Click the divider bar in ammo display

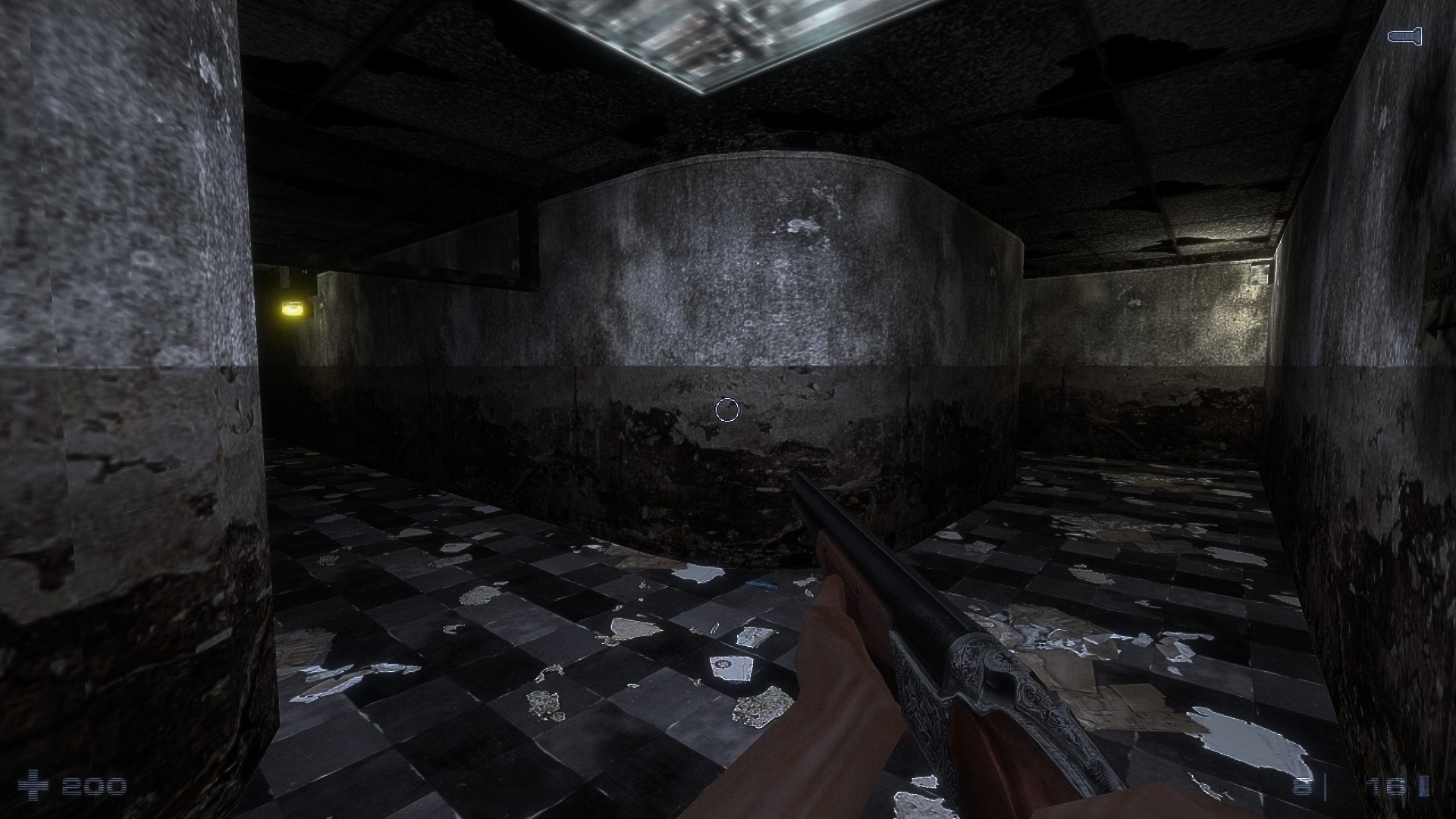pos(1325,786)
